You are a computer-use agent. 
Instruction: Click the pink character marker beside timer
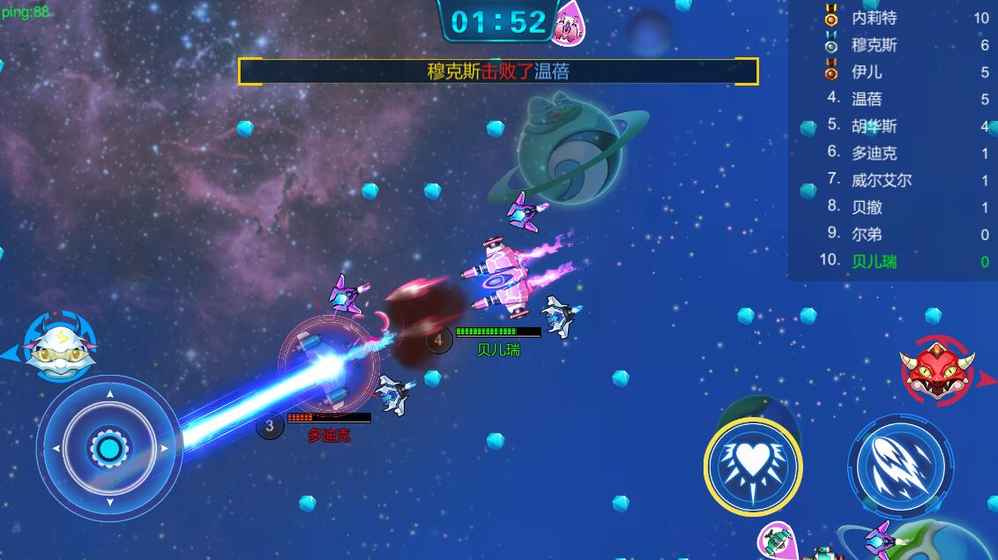(571, 22)
